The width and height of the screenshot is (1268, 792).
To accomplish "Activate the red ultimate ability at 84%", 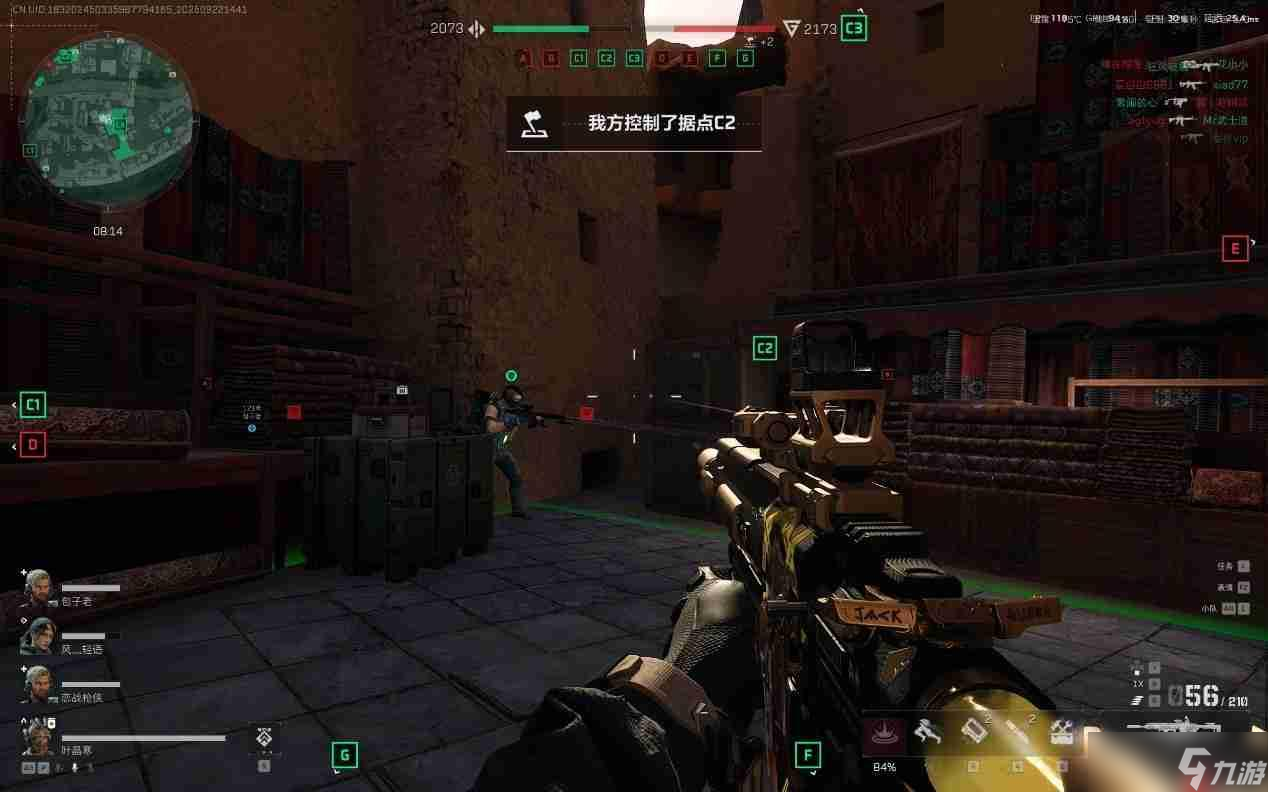I will tap(884, 733).
